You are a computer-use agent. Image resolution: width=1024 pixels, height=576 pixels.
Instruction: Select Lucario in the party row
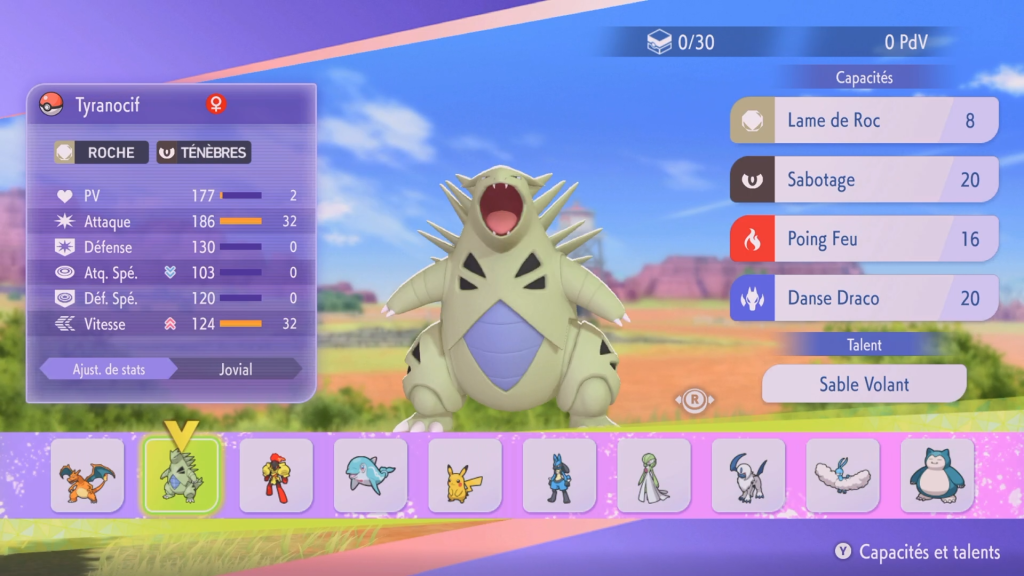(x=559, y=475)
